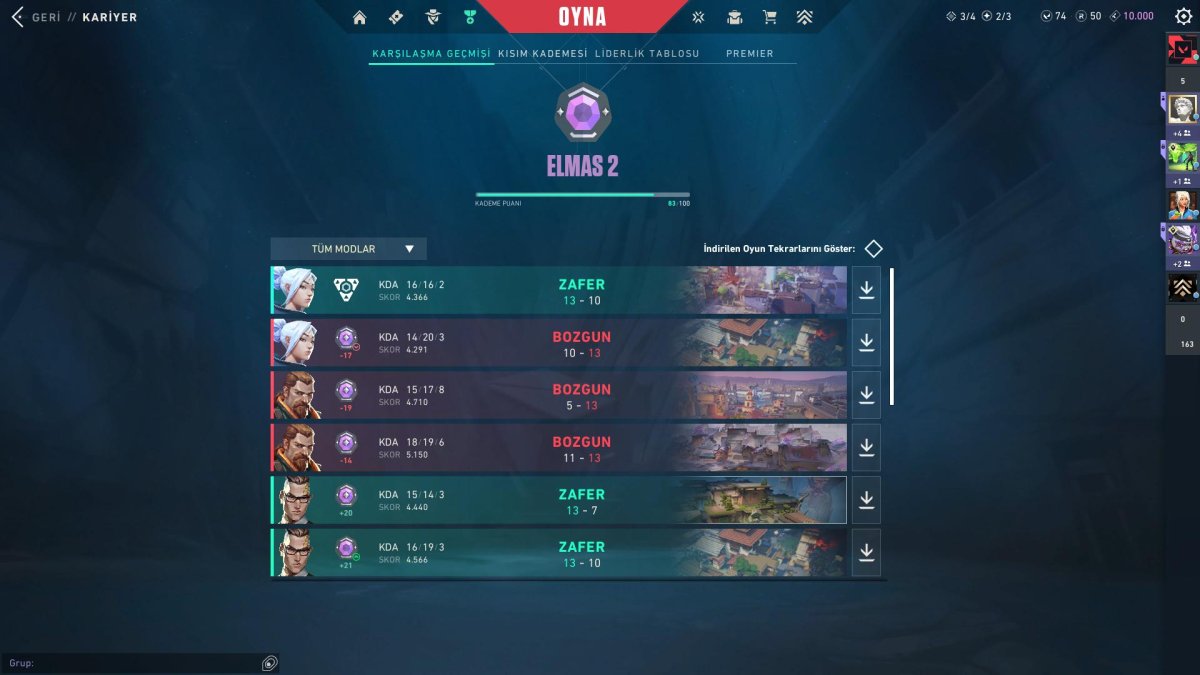Switch to the Kısım Kademesi tab
Screen dimensions: 1200x675
pyautogui.click(x=542, y=54)
